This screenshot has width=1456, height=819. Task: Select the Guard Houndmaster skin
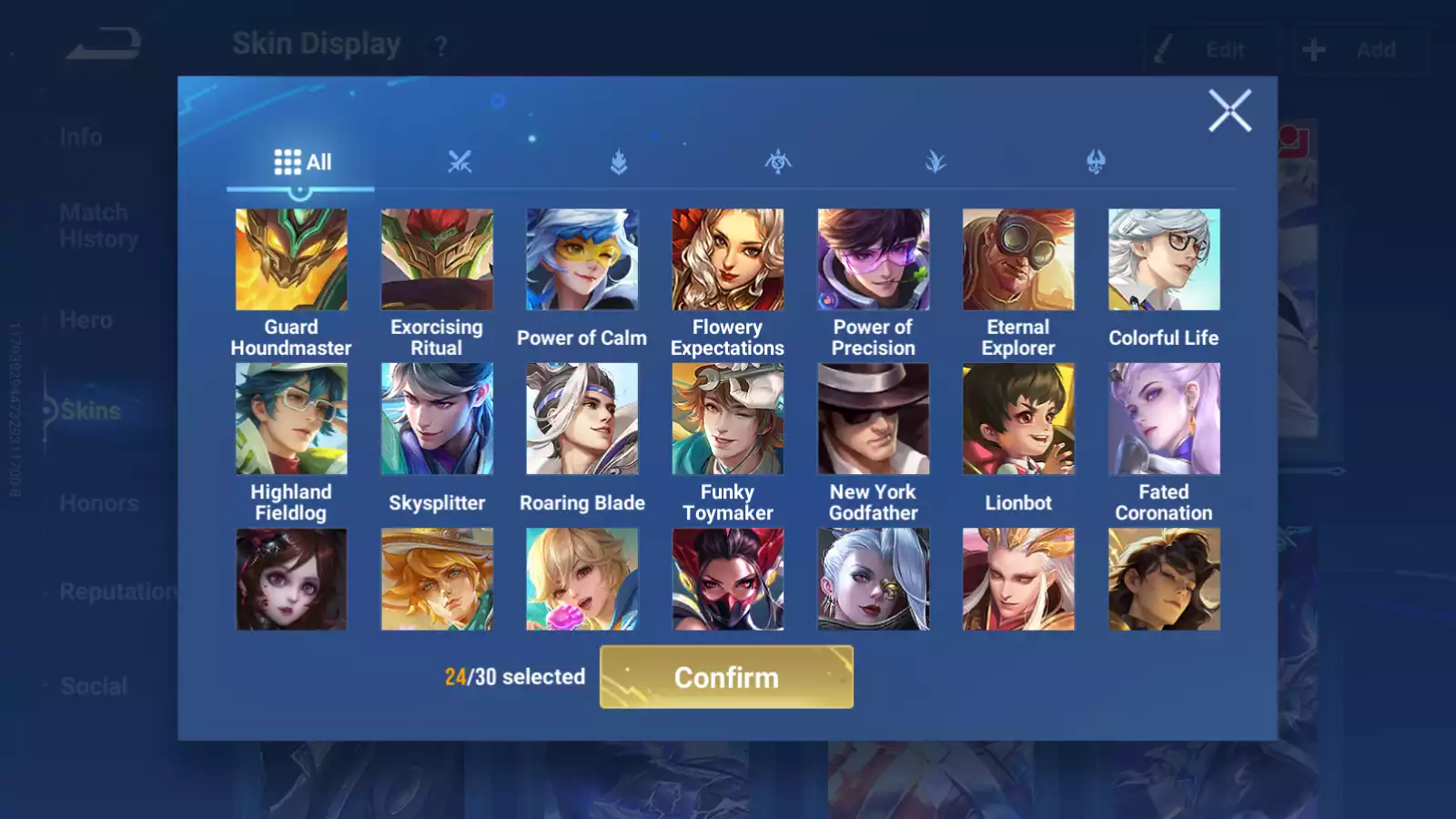coord(291,259)
